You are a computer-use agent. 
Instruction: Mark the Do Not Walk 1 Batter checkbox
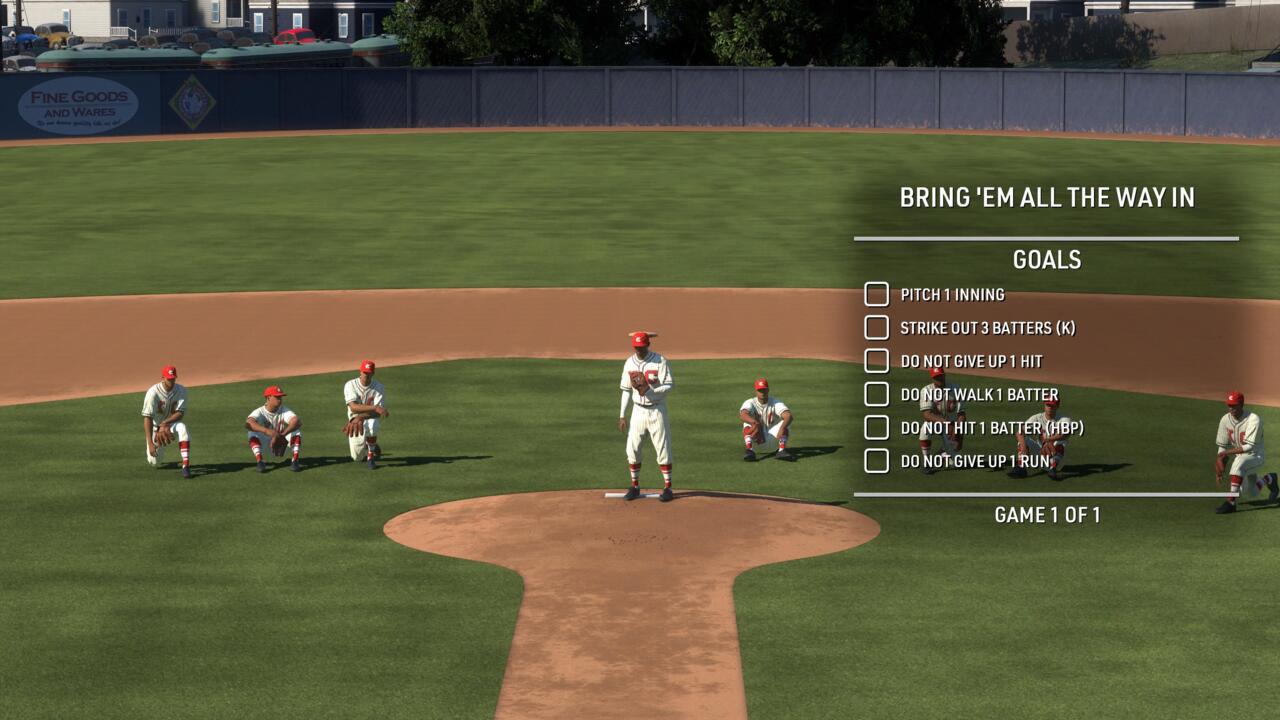click(876, 394)
